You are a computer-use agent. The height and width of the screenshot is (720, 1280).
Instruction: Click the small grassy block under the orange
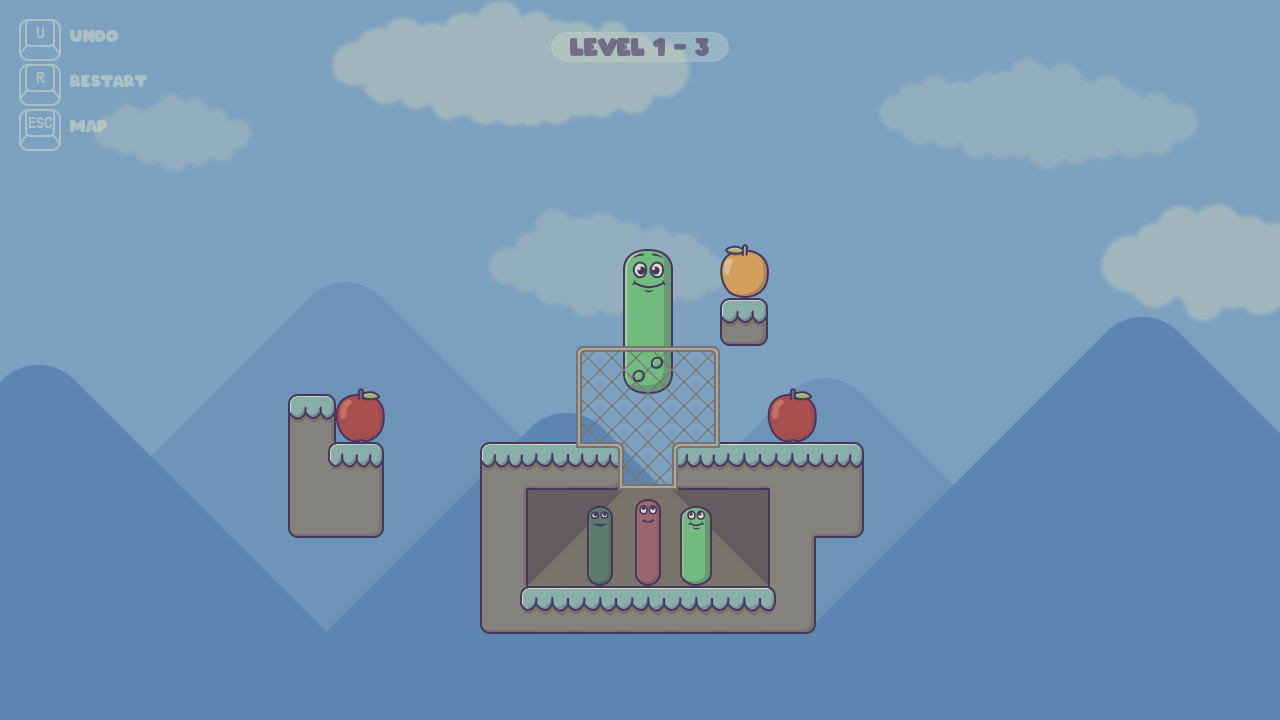(x=743, y=321)
